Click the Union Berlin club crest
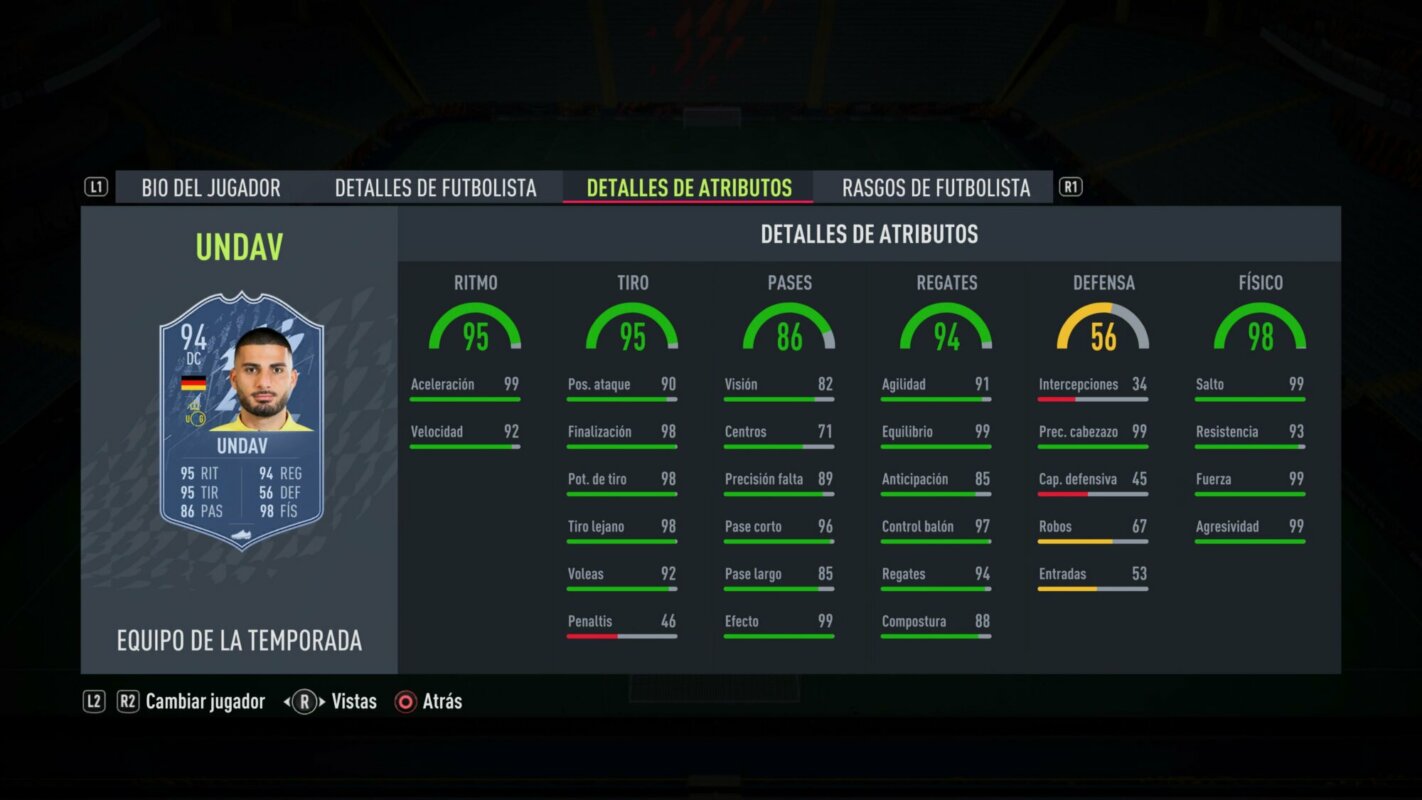This screenshot has height=800, width=1422. 195,418
